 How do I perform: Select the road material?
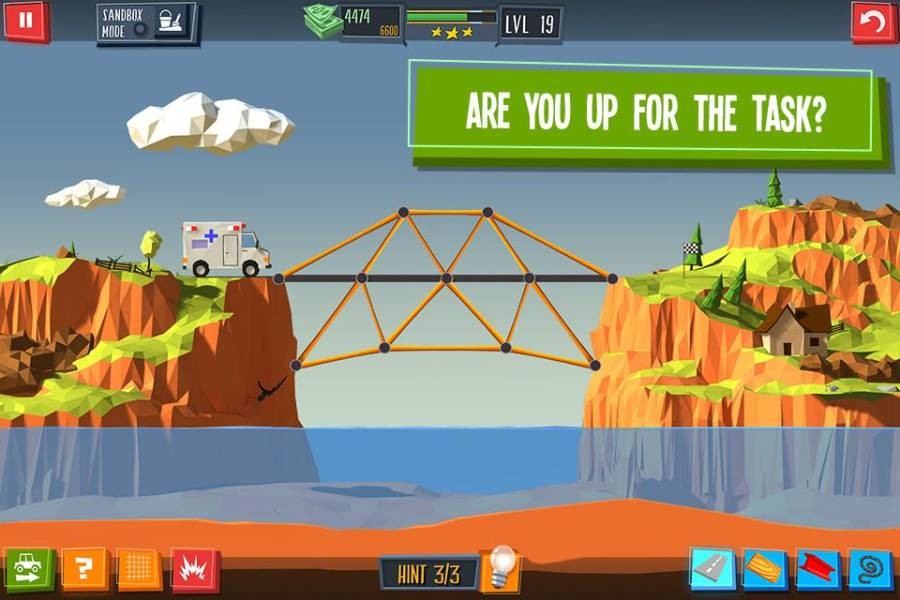[x=711, y=569]
